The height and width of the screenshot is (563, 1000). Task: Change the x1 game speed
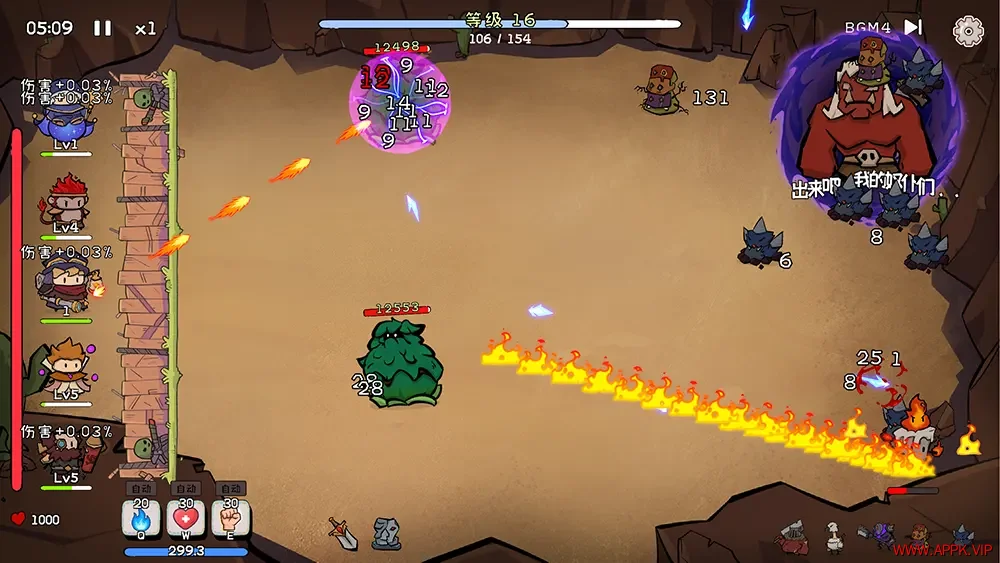click(x=146, y=28)
